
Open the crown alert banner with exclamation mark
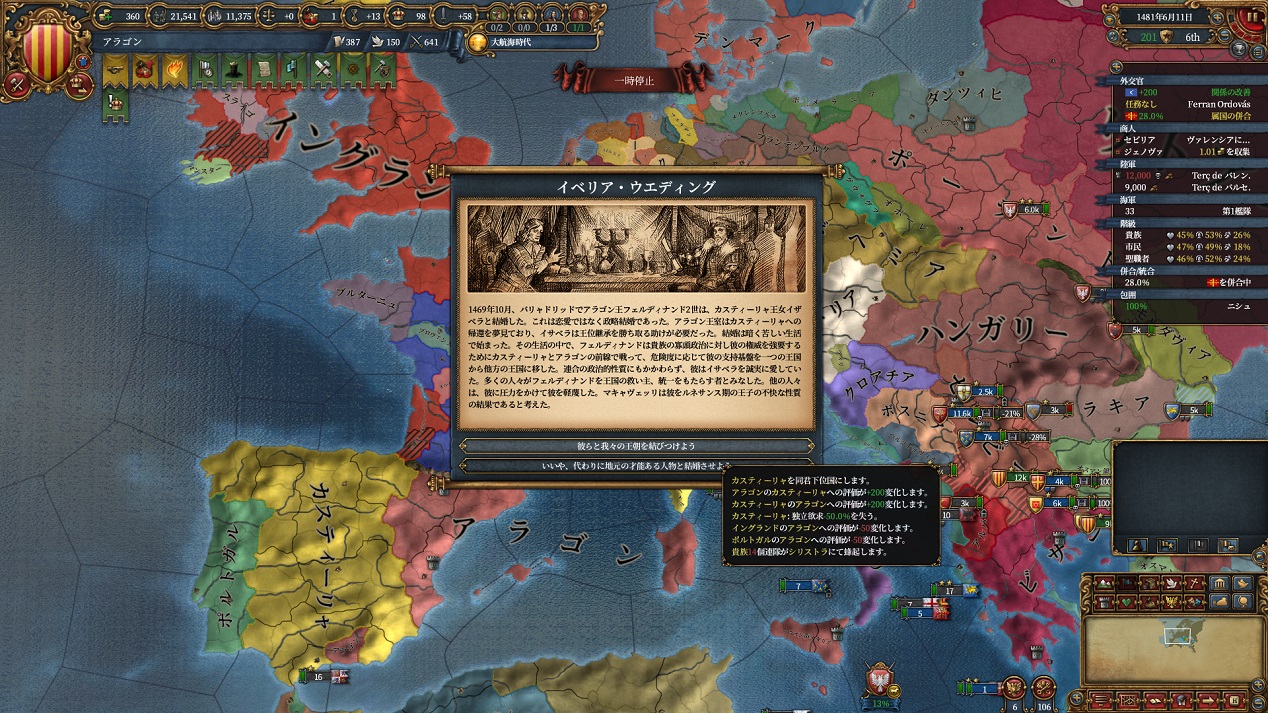click(116, 103)
